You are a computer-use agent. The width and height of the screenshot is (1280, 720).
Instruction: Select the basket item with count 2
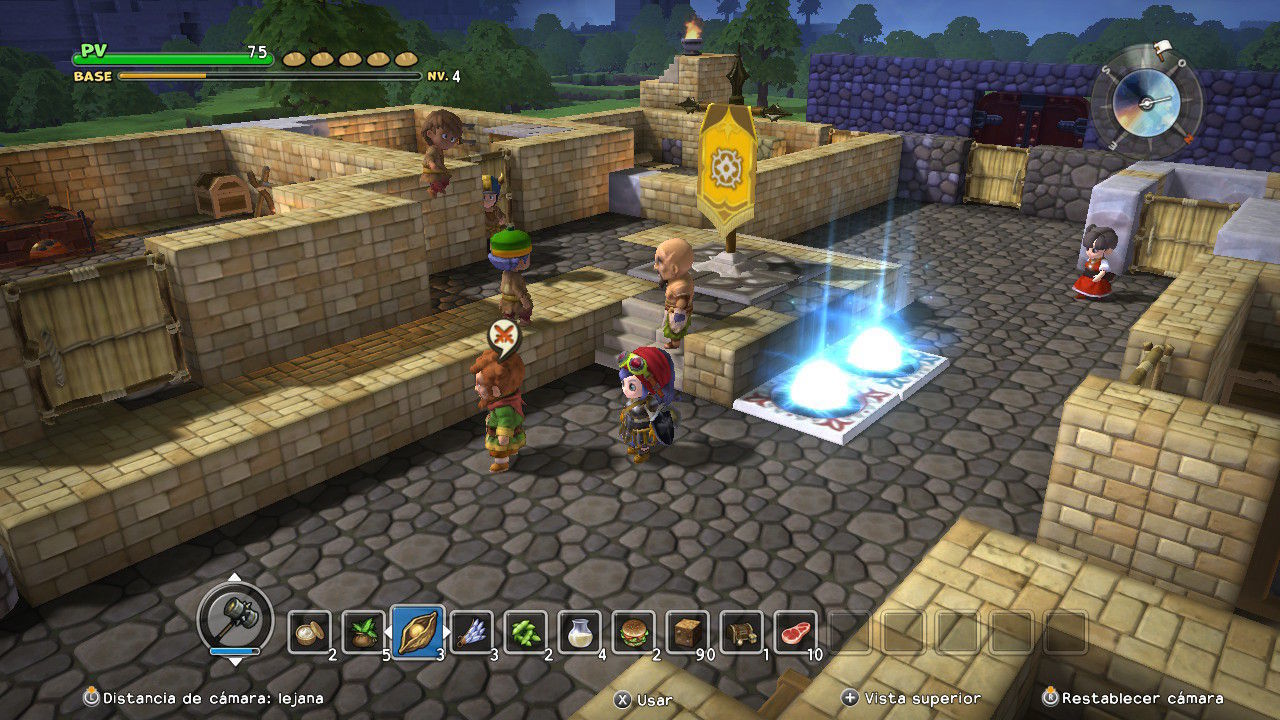coord(310,632)
